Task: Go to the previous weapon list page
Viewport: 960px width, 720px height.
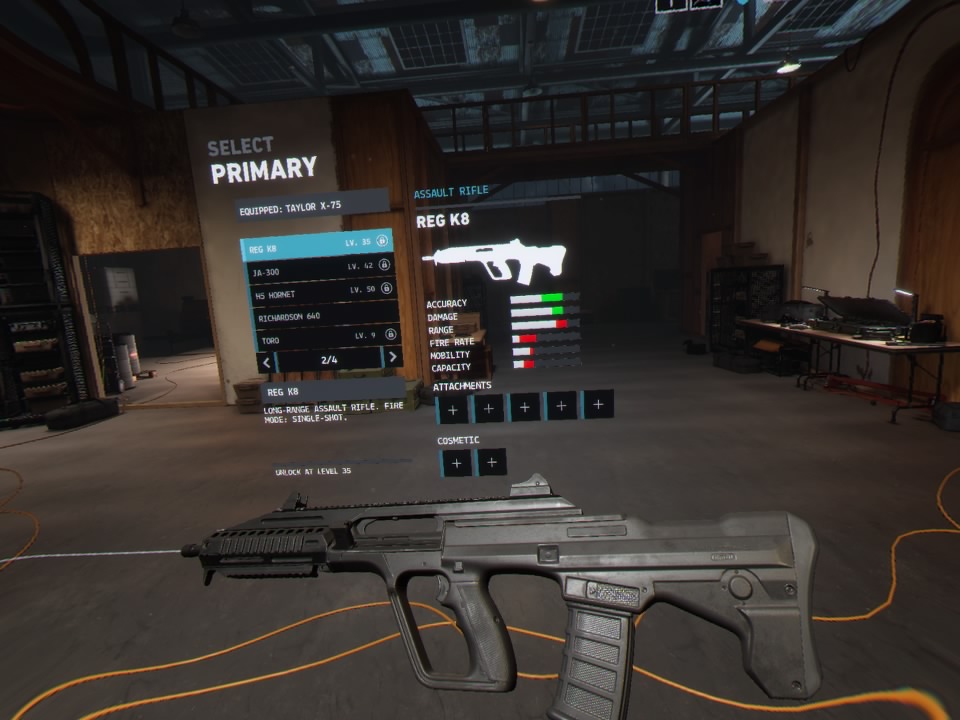Action: 265,359
